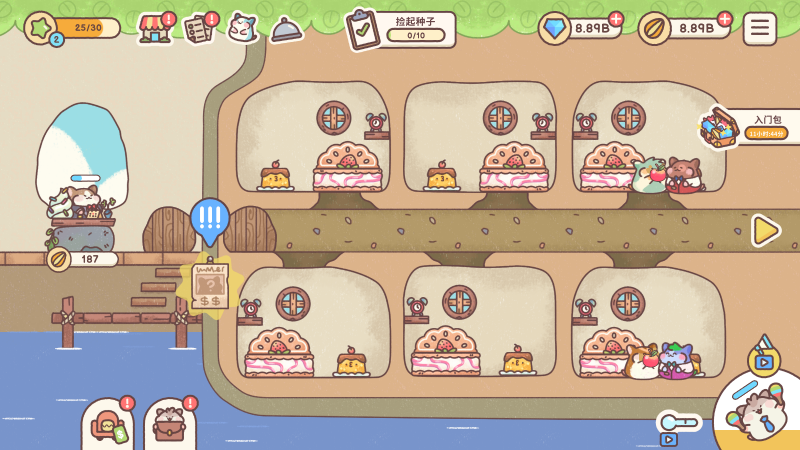
Task: Open the hamburger menu
Action: coord(760,28)
